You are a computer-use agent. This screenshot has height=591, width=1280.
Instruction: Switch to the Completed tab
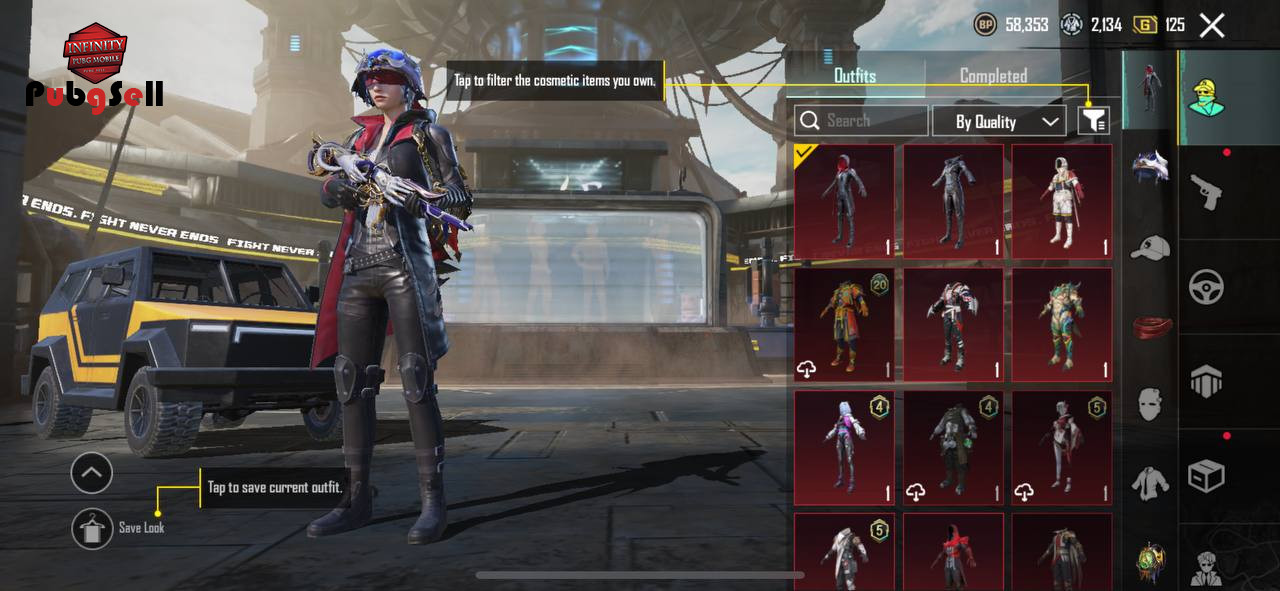click(993, 76)
